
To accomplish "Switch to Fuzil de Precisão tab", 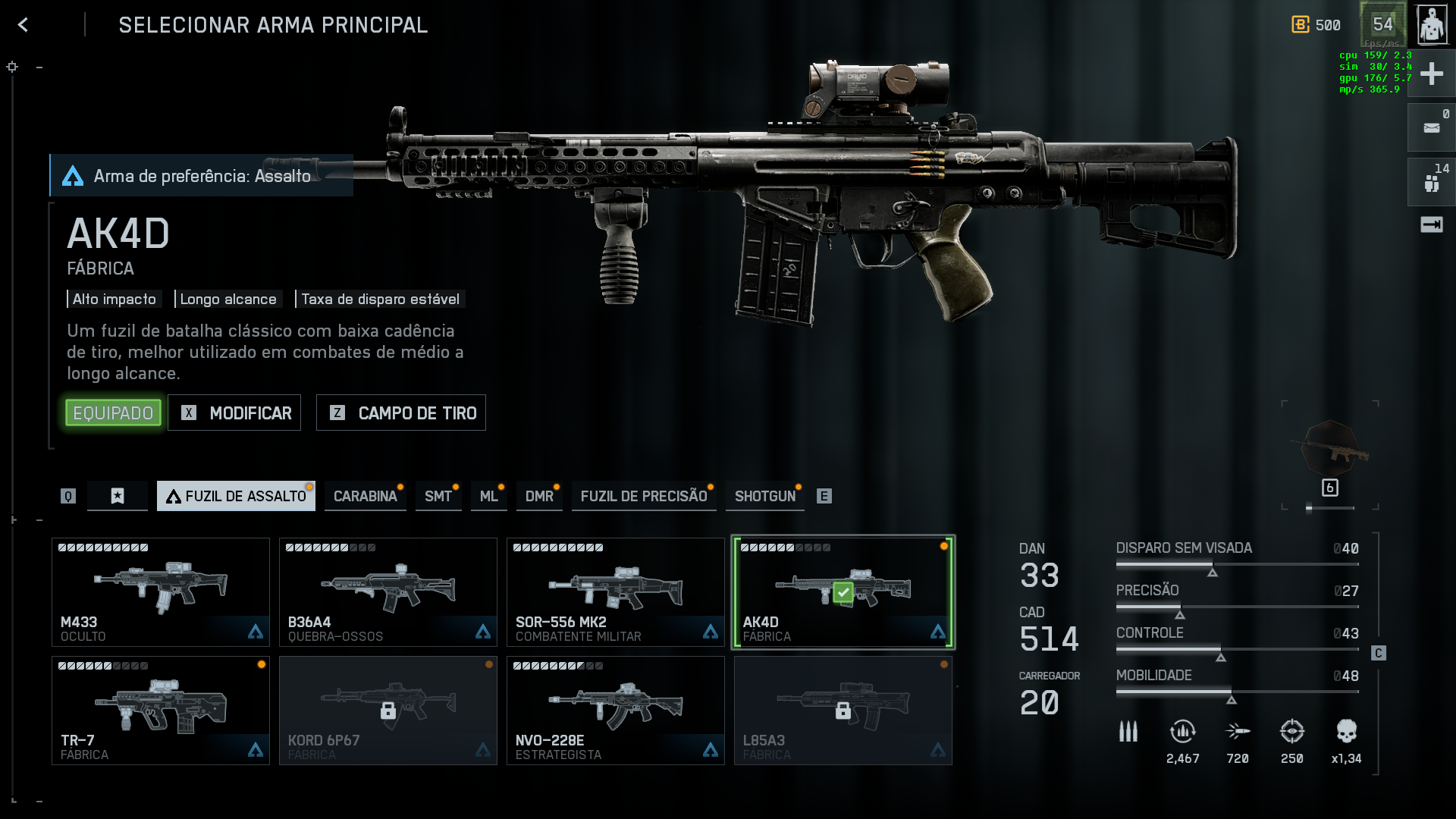I will coord(644,496).
